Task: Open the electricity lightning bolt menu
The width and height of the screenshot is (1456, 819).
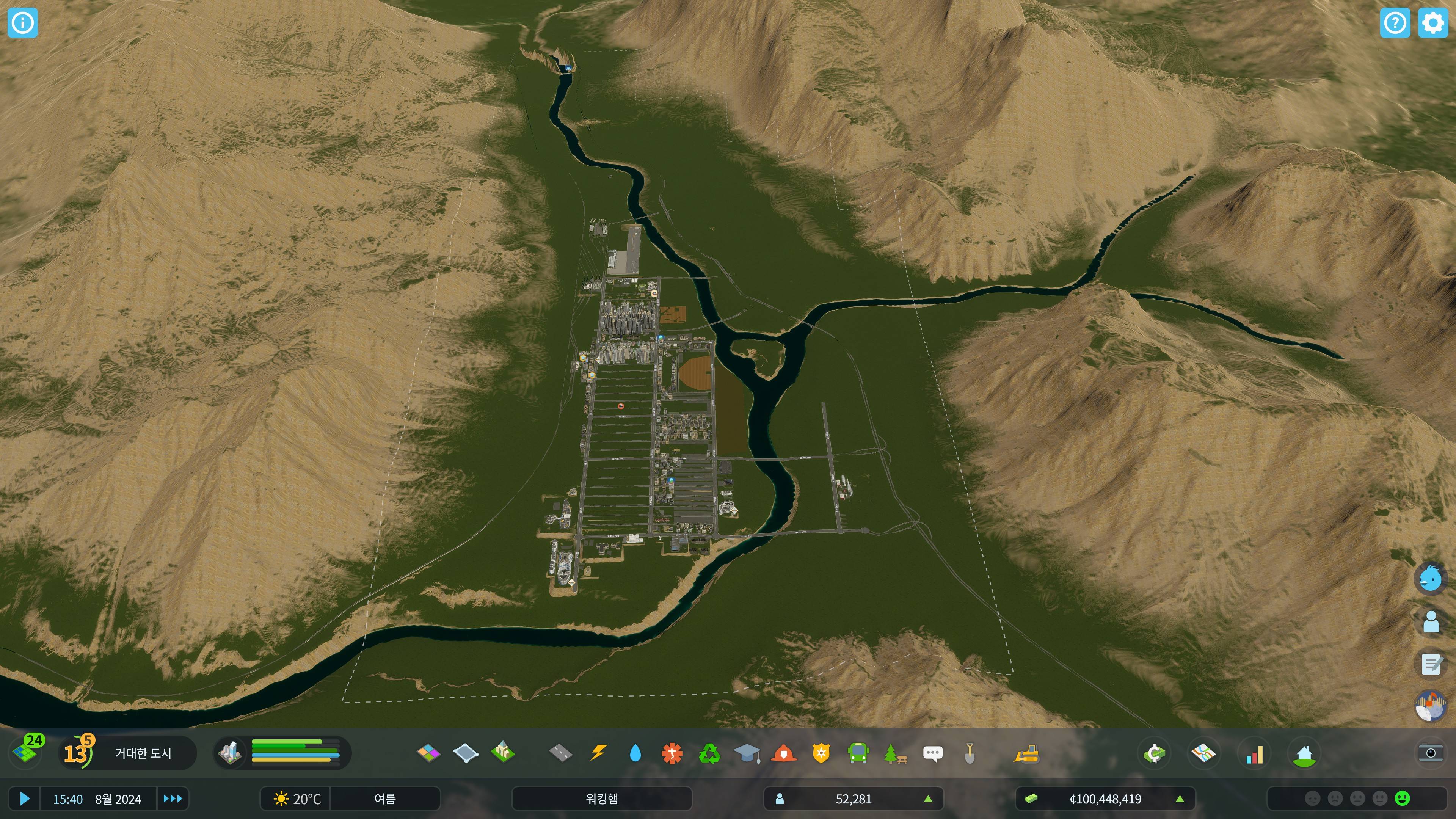Action: pos(598,753)
